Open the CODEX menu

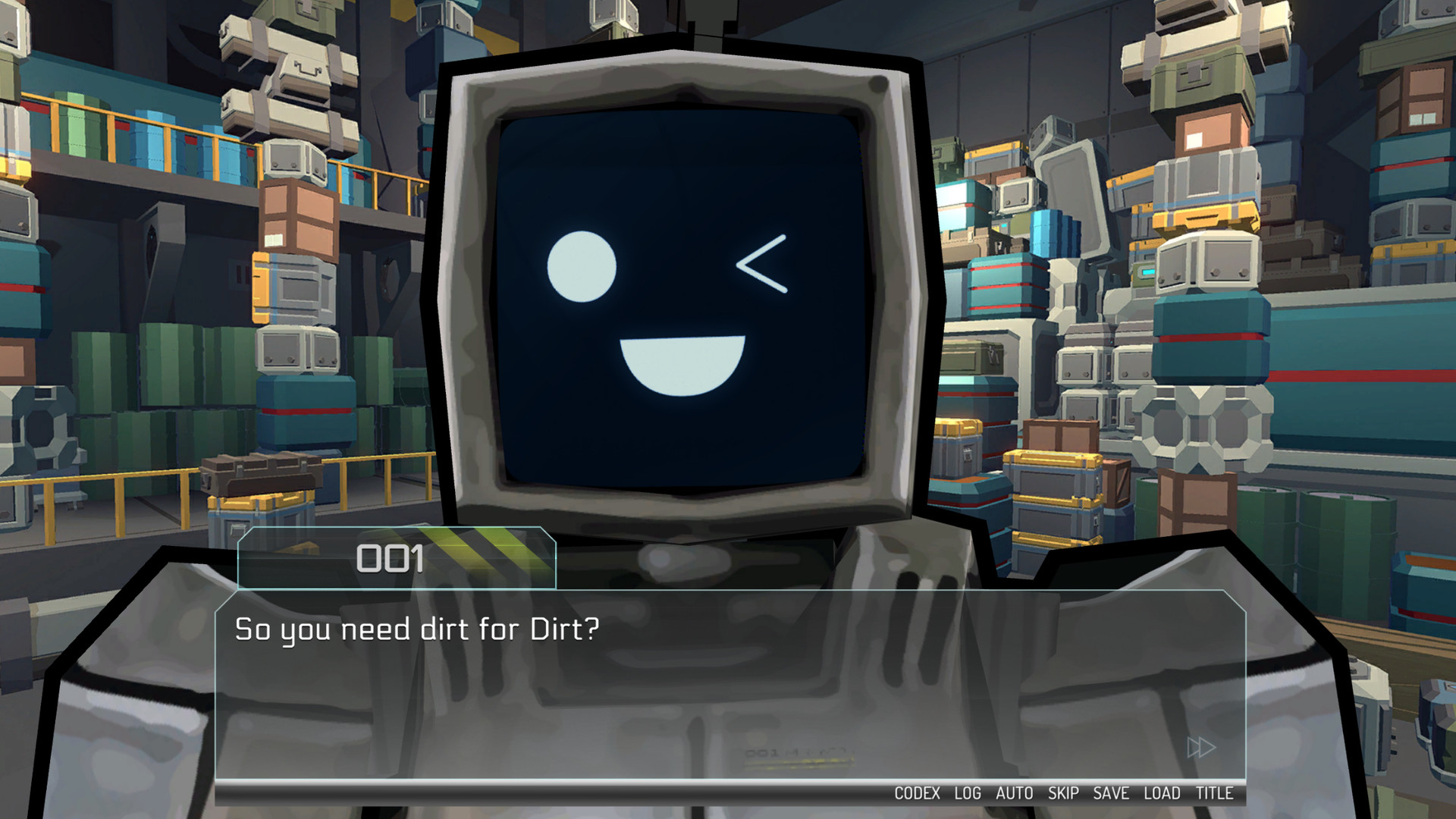(920, 793)
